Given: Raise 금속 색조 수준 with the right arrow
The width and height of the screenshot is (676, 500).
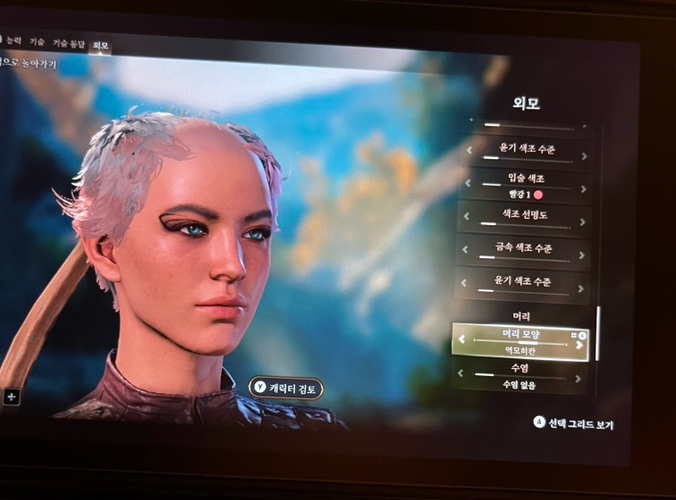Looking at the screenshot, I should click(583, 253).
